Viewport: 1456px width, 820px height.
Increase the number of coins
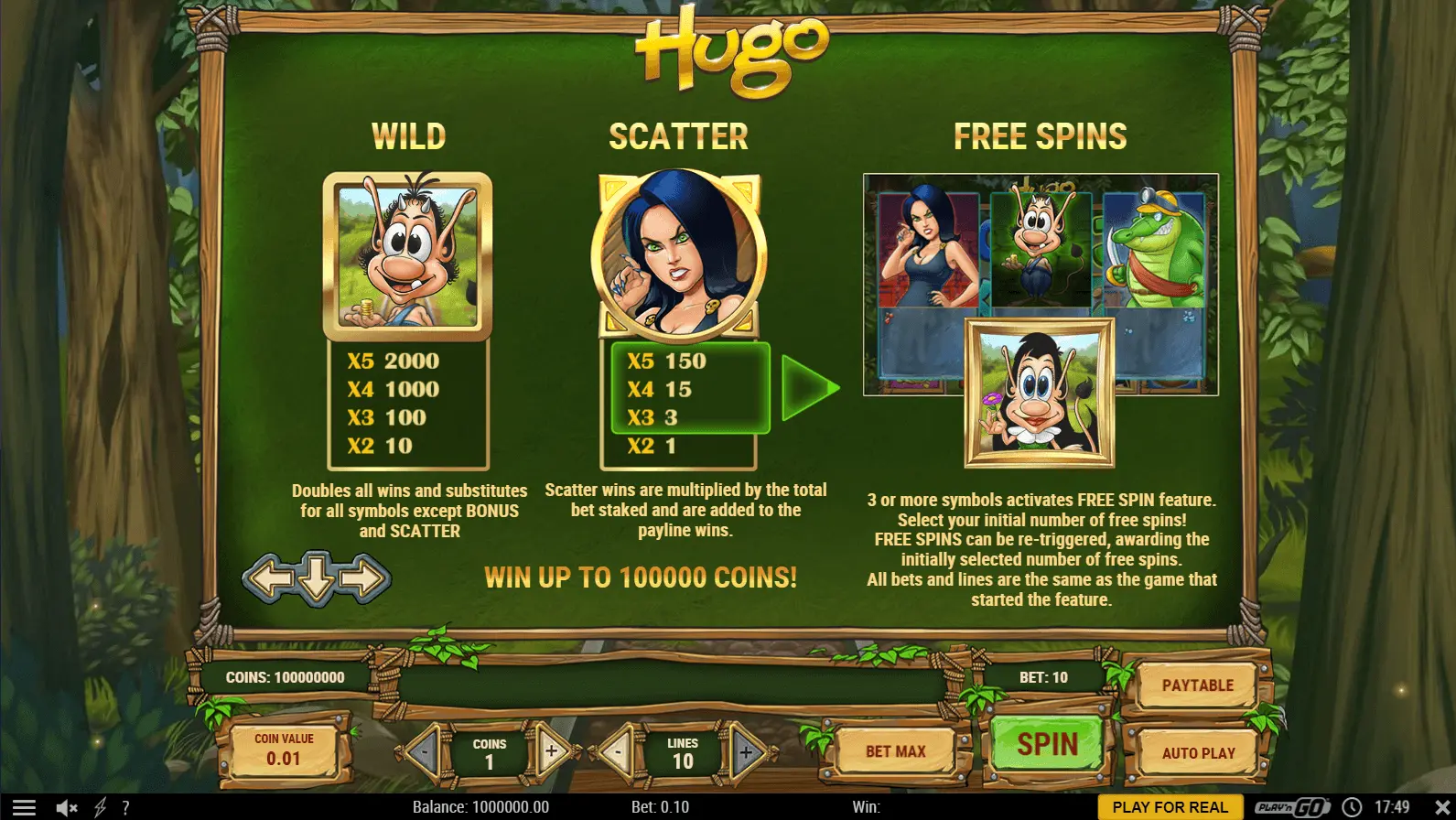(552, 752)
